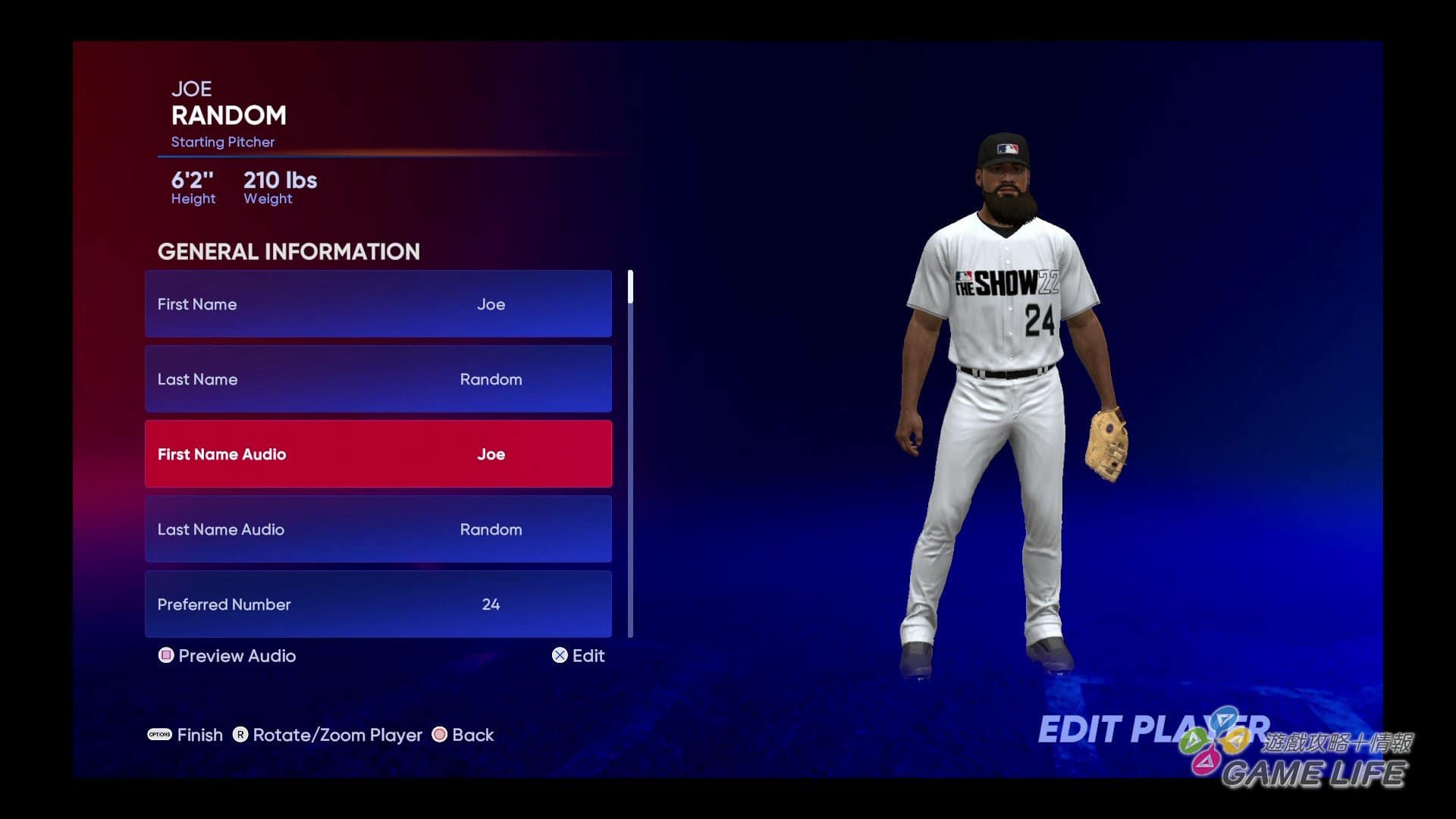Screen dimensions: 1456x819
Task: Click the General Information list scrollbar
Action: 630,453
